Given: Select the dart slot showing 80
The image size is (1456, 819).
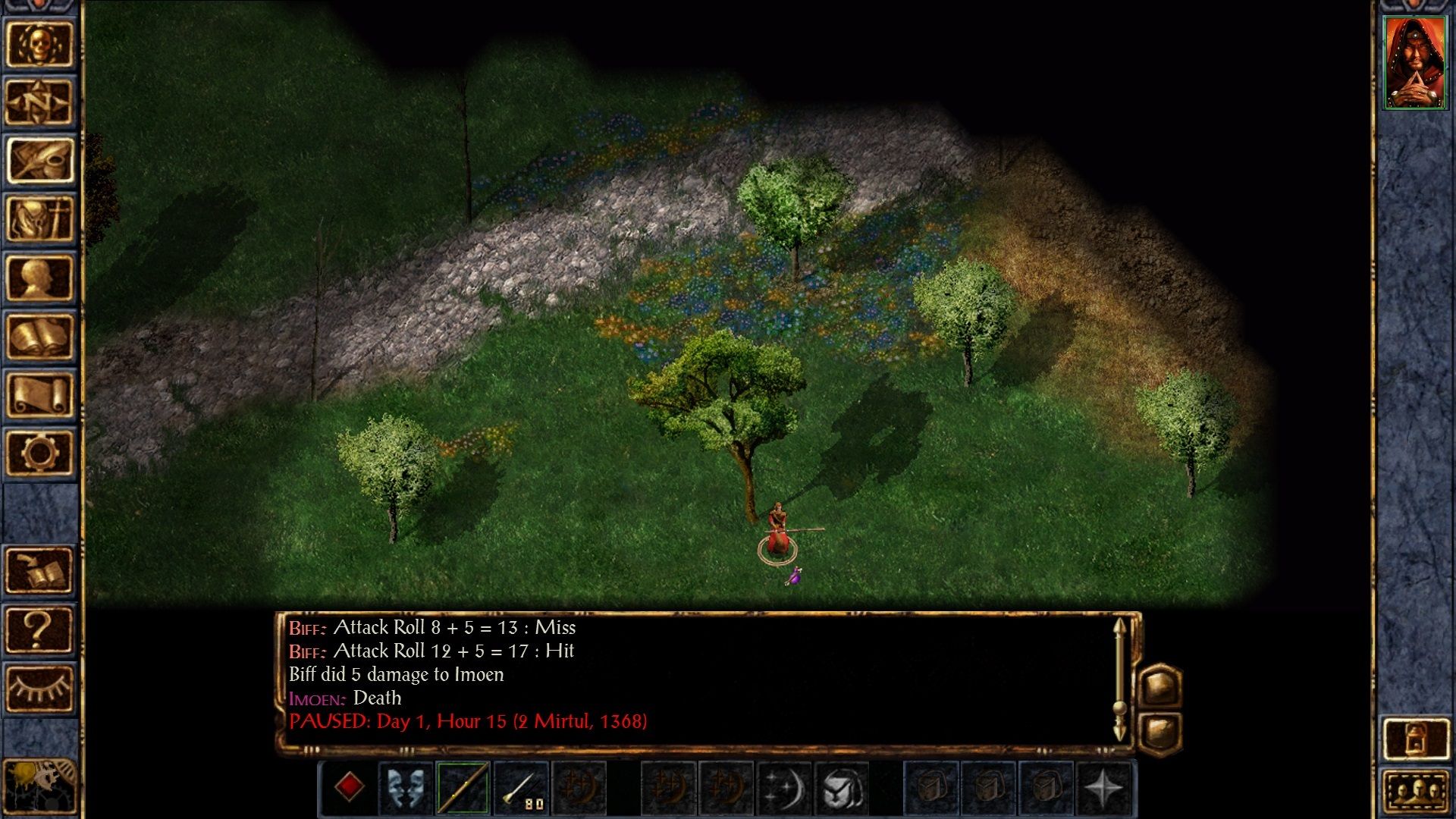Looking at the screenshot, I should 520,789.
